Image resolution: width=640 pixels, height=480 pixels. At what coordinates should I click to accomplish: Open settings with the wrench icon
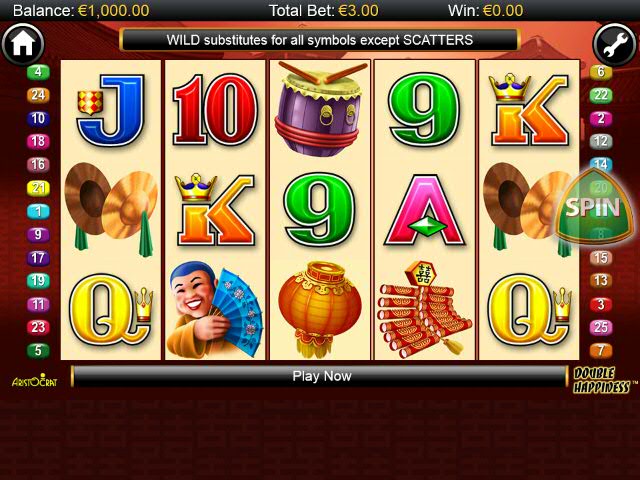(614, 45)
